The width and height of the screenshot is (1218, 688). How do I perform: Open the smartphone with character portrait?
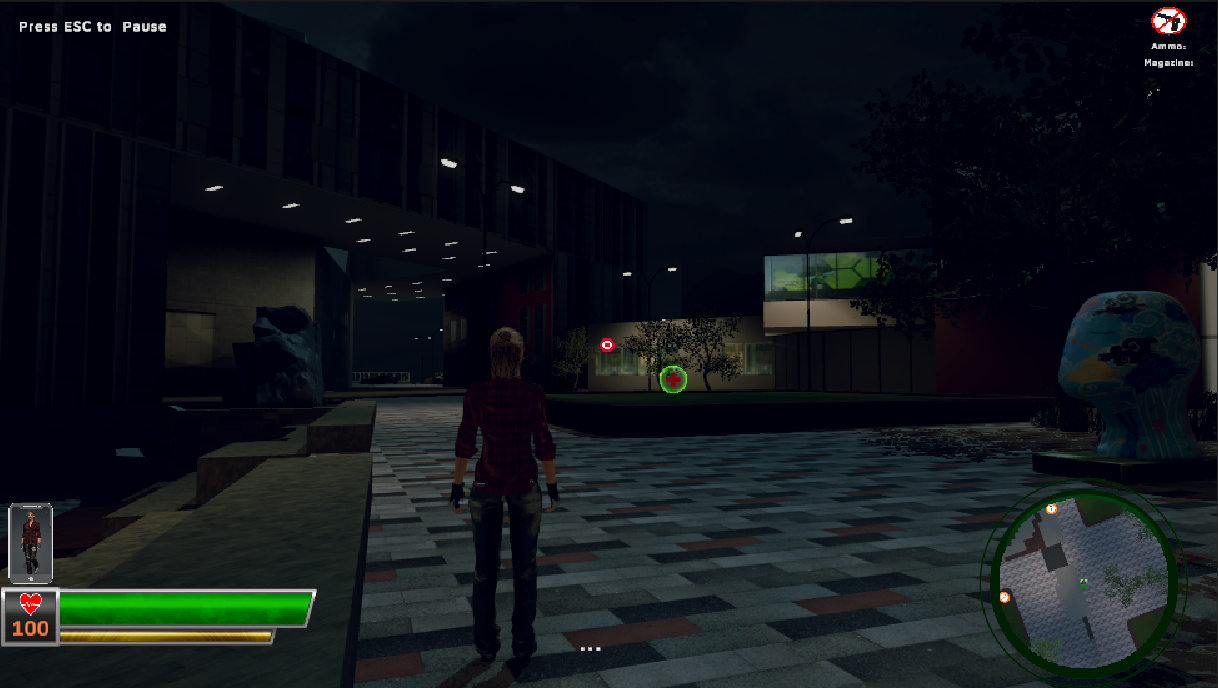30,542
